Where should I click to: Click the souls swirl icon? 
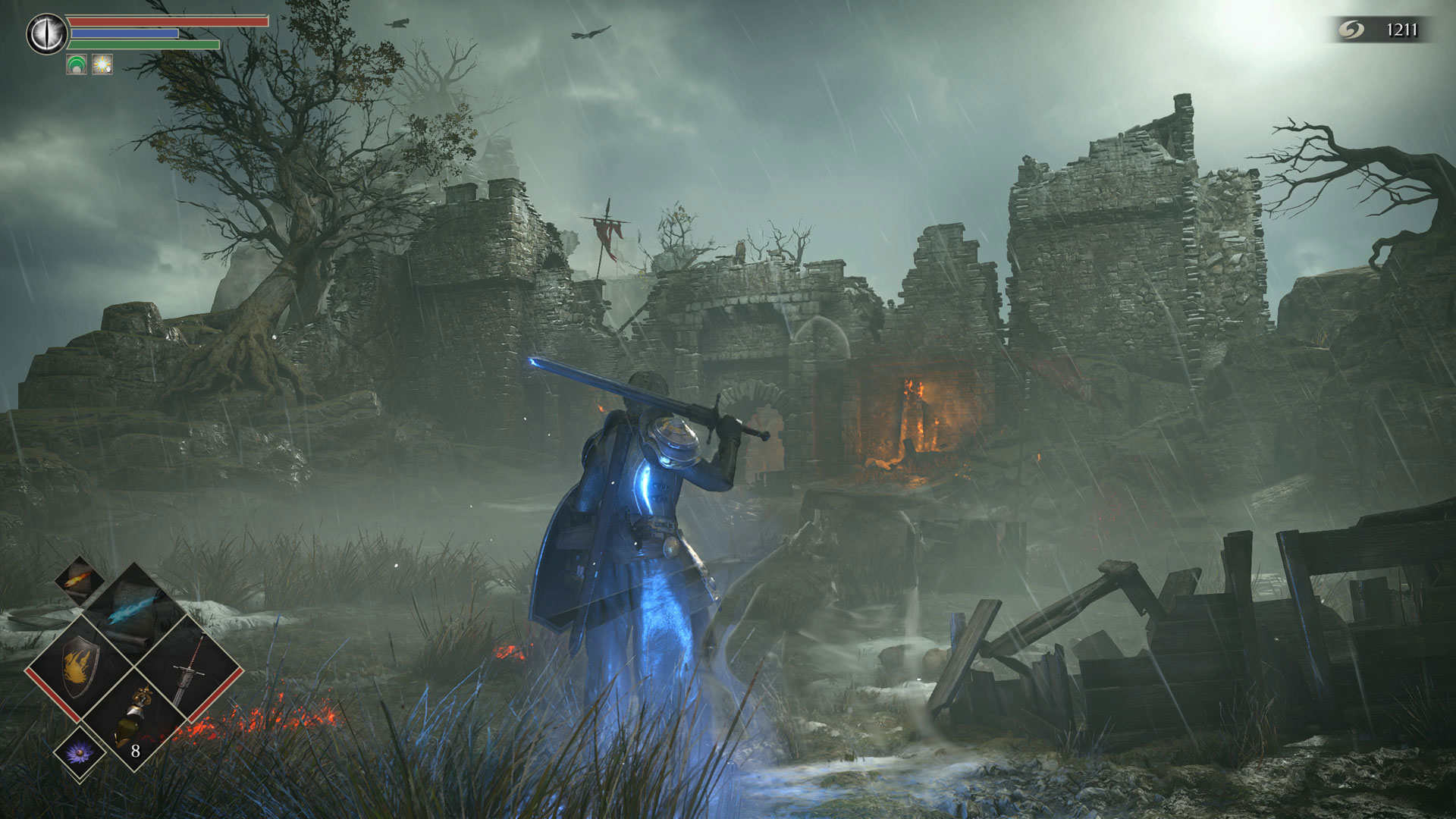point(1351,30)
